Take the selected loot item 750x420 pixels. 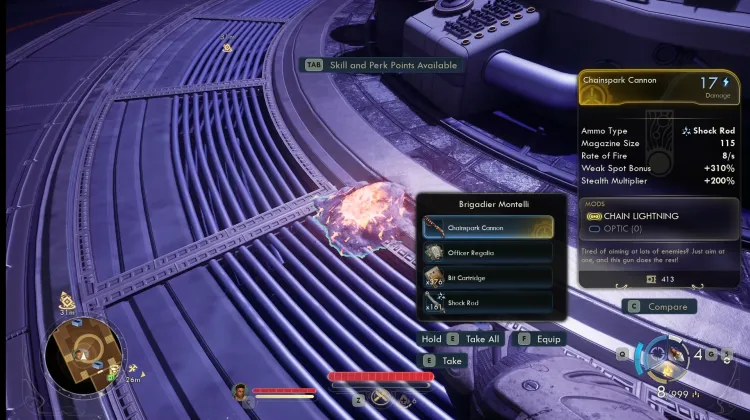pos(444,360)
